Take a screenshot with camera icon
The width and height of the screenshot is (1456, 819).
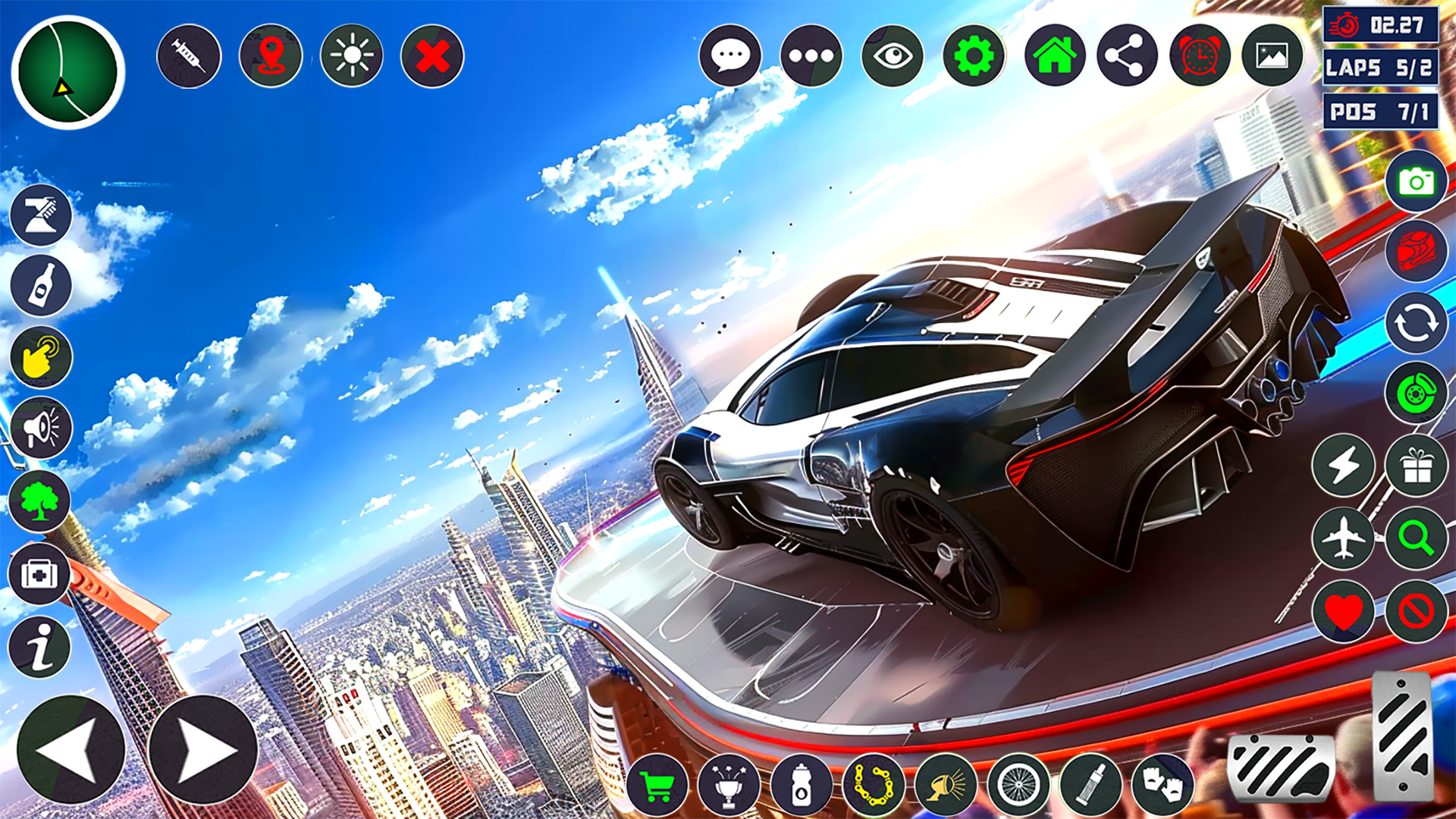coord(1416,182)
